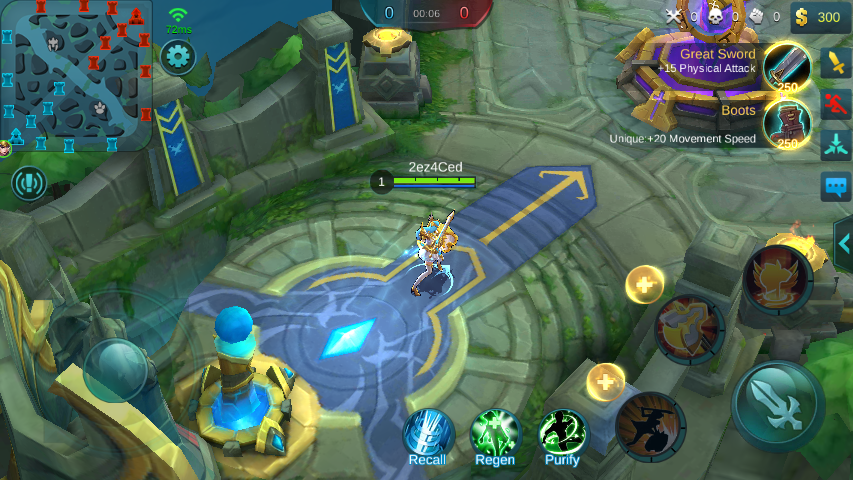Activate the Regen ability
This screenshot has width=853, height=480.
[x=495, y=435]
